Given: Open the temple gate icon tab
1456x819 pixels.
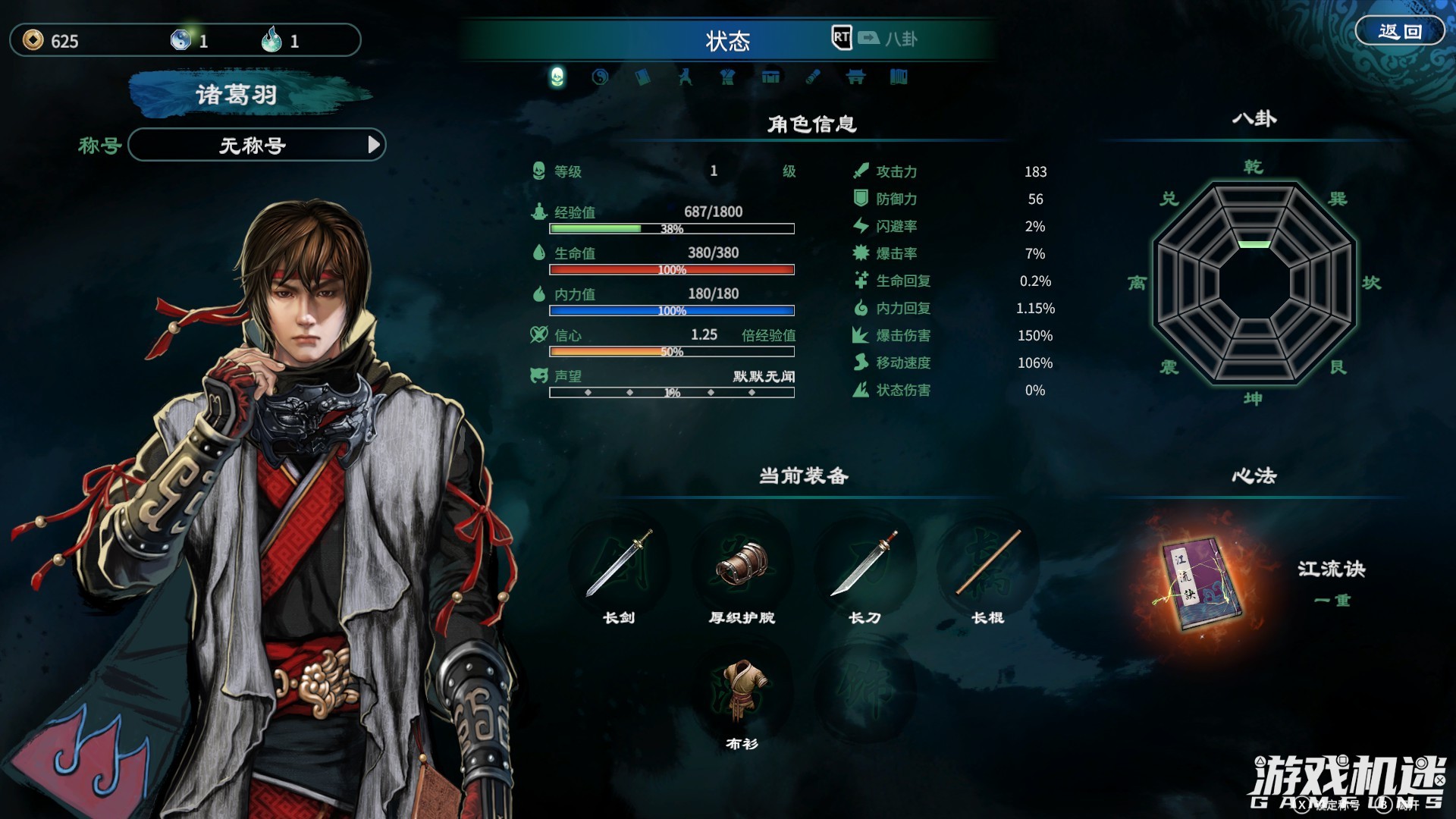Looking at the screenshot, I should [855, 77].
